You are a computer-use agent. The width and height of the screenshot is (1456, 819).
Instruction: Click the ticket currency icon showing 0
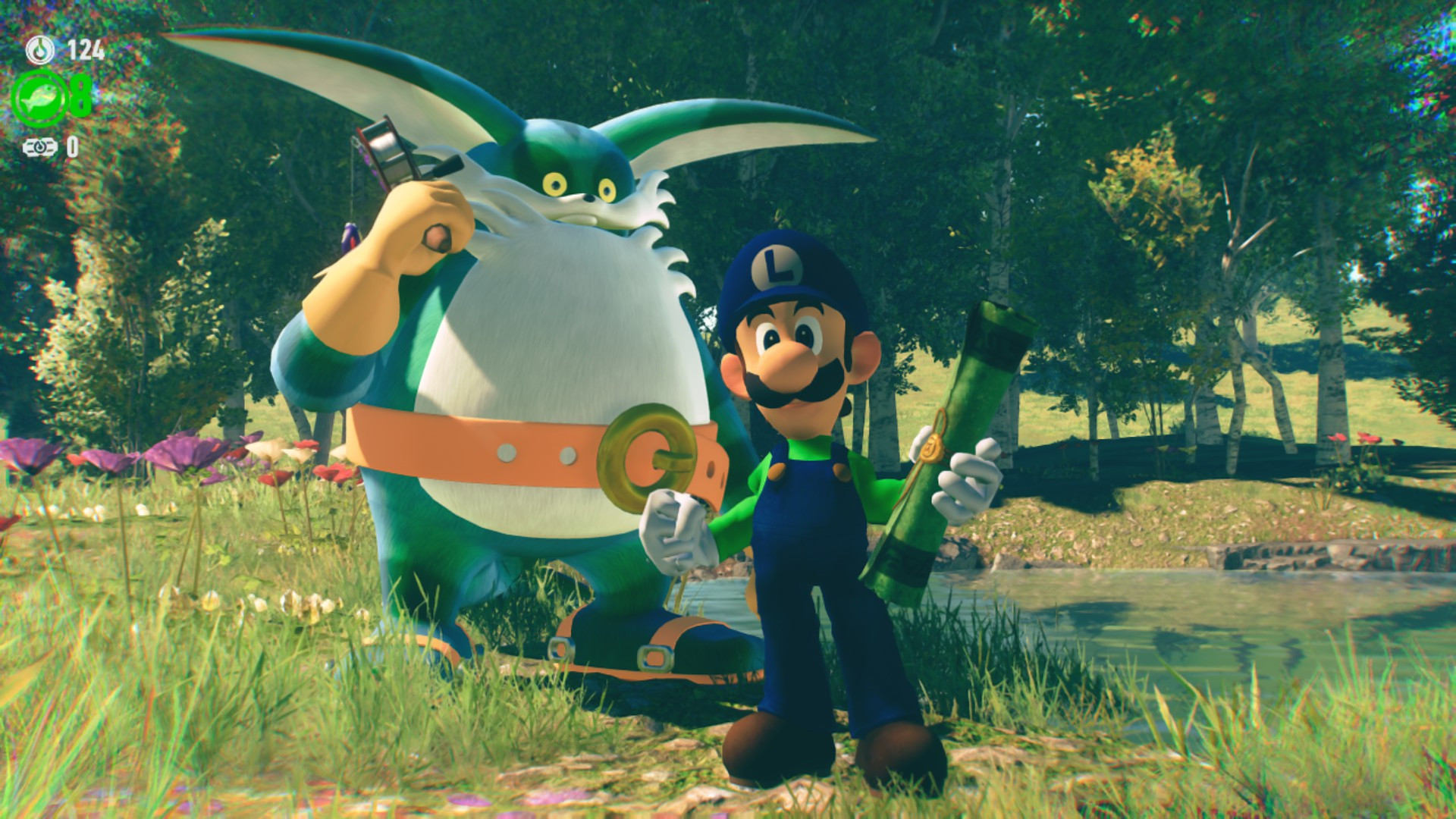39,146
